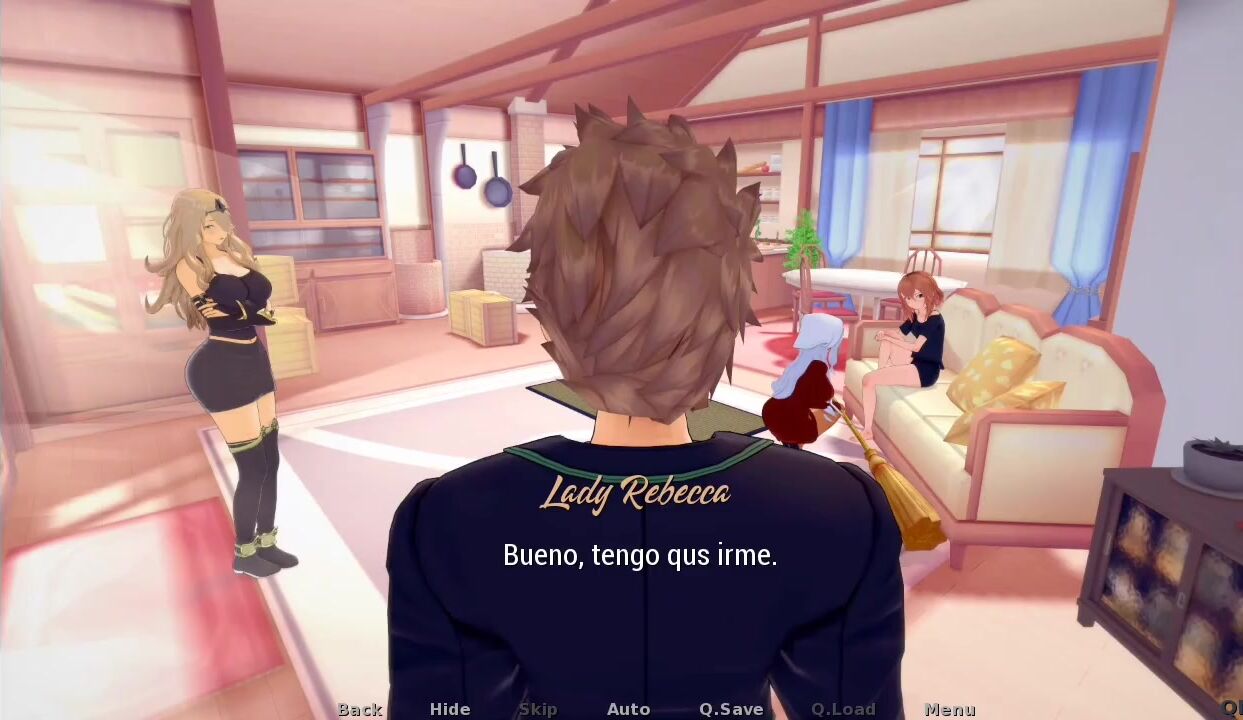This screenshot has height=720, width=1243.
Task: Open the game Menu
Action: (950, 709)
